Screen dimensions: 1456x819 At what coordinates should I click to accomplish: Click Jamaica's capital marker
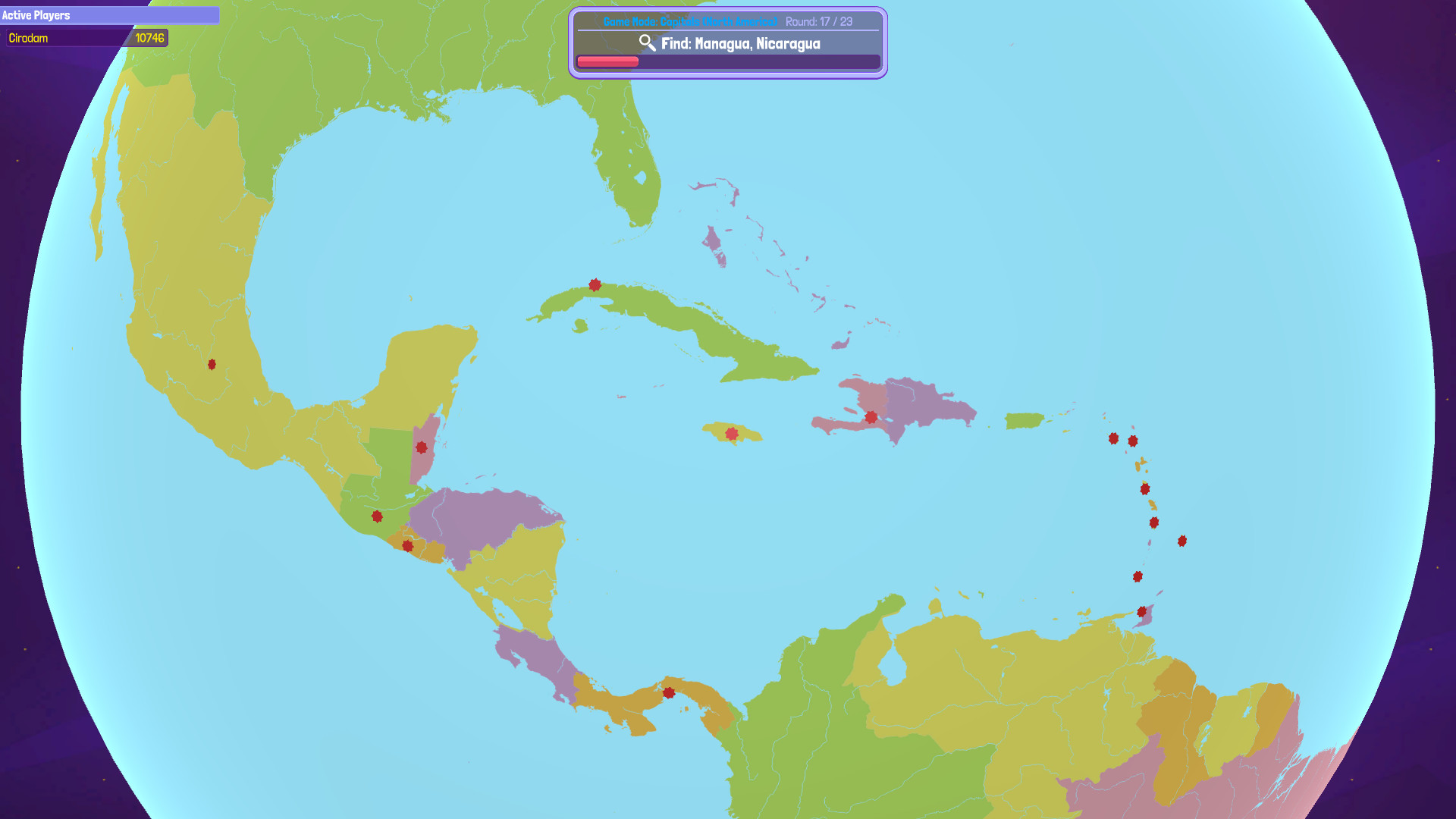coord(730,433)
